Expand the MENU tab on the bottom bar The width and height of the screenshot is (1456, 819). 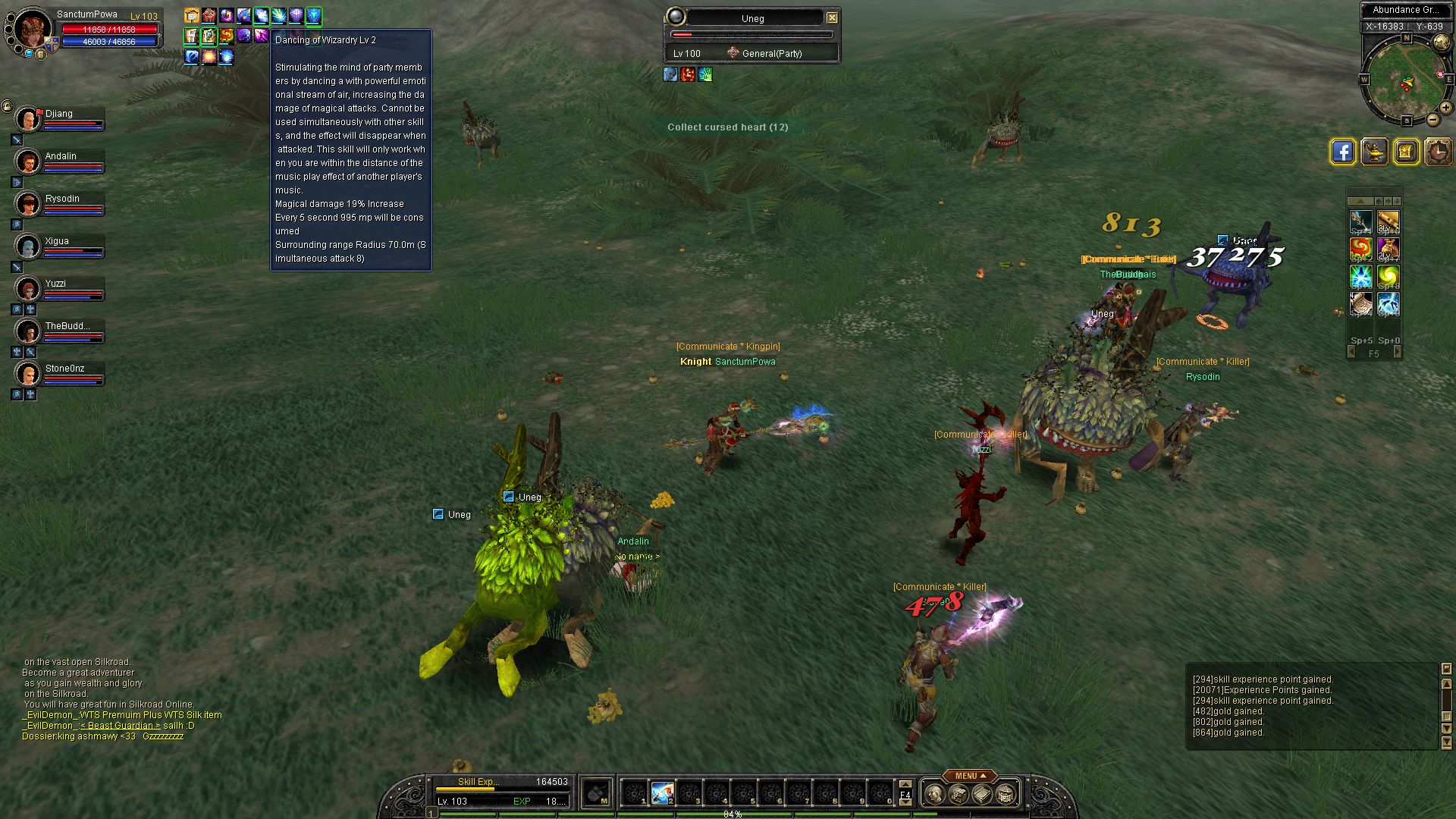970,776
